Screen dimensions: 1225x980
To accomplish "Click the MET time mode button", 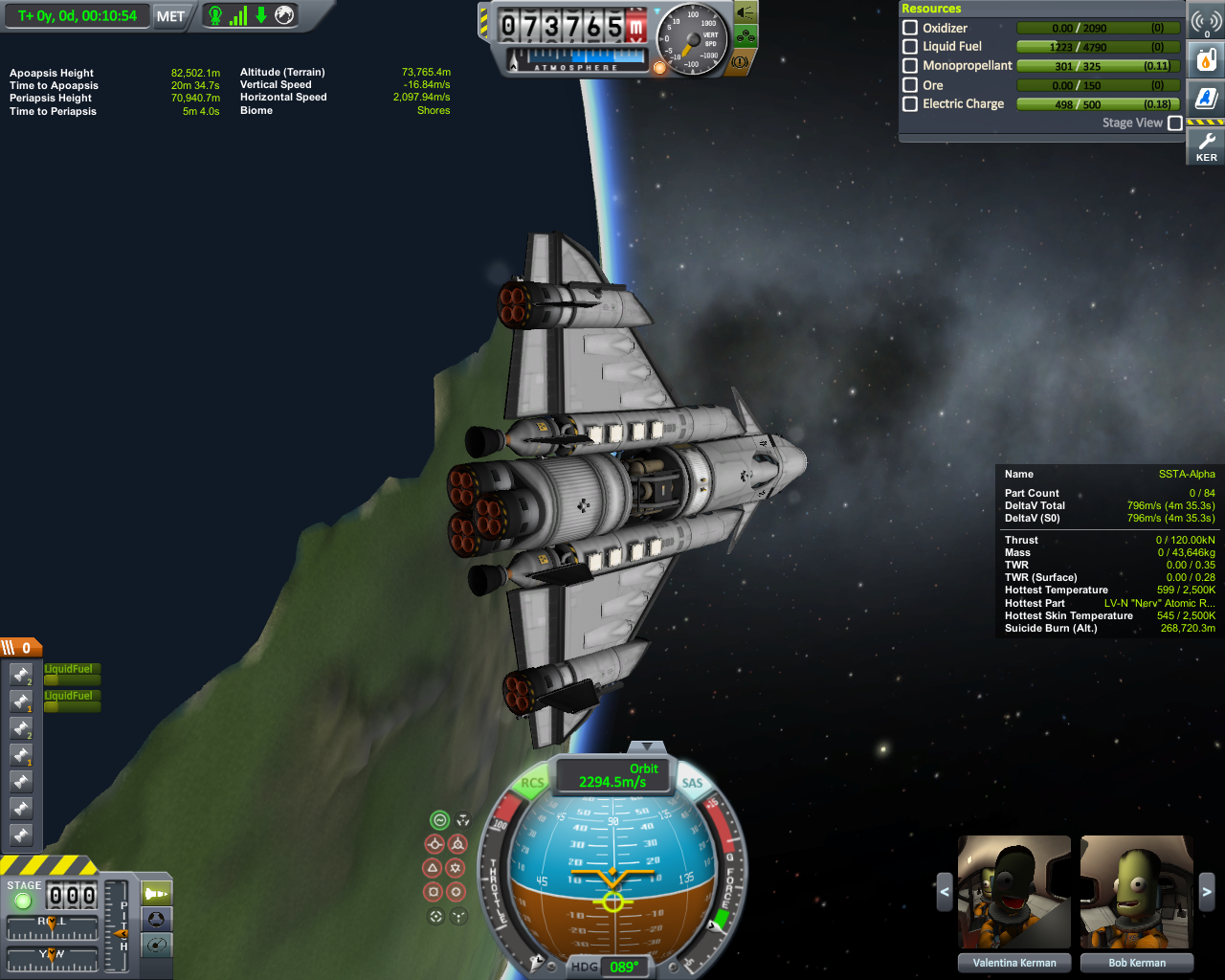I will 170,16.
